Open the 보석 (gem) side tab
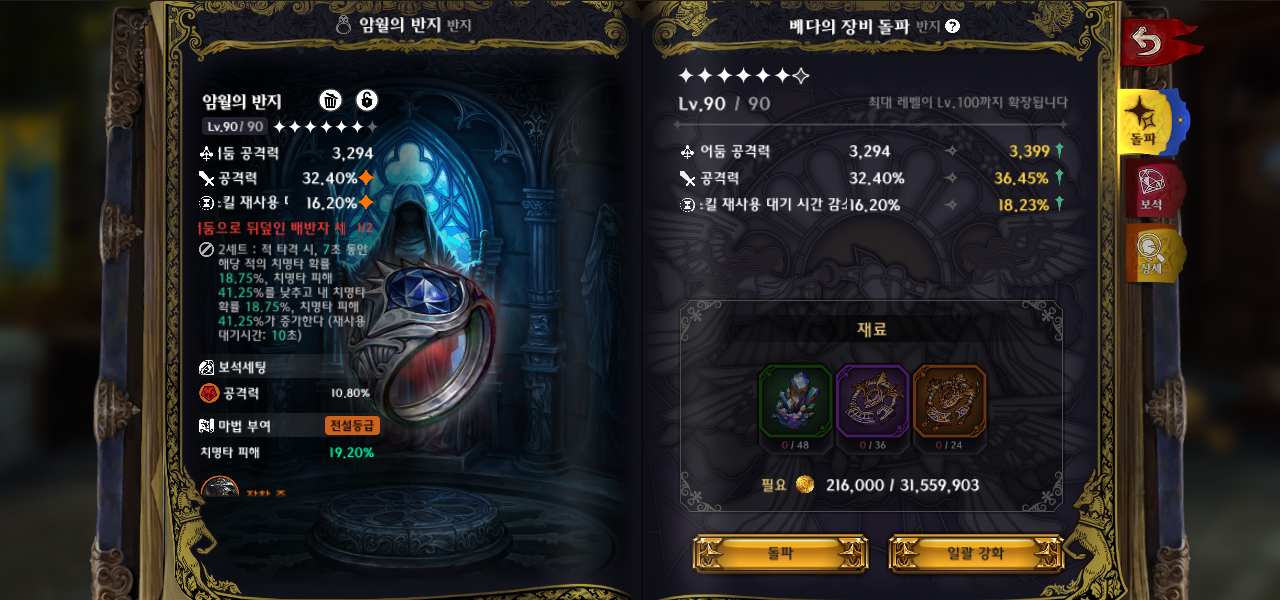 click(1150, 190)
